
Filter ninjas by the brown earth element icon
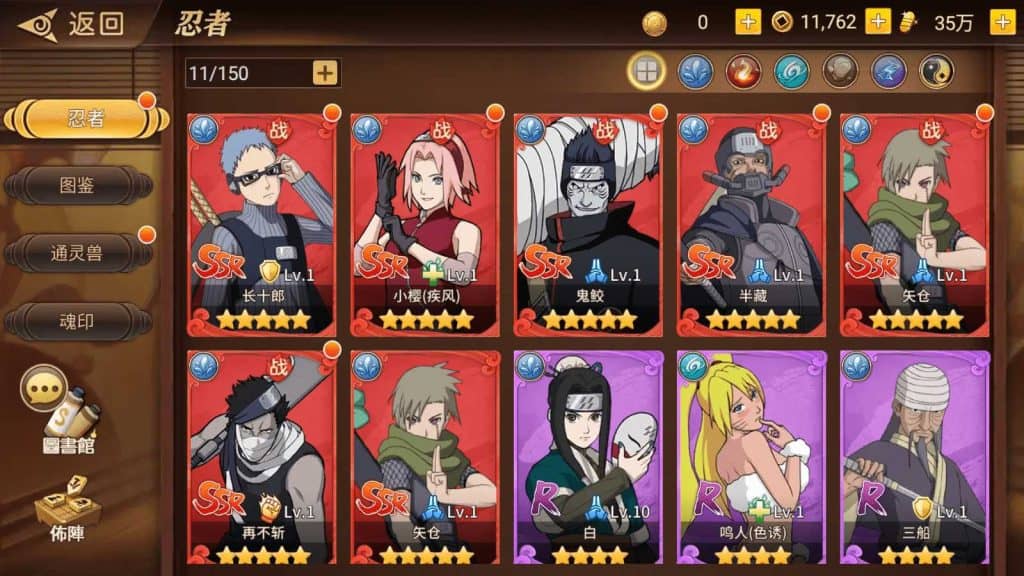840,71
